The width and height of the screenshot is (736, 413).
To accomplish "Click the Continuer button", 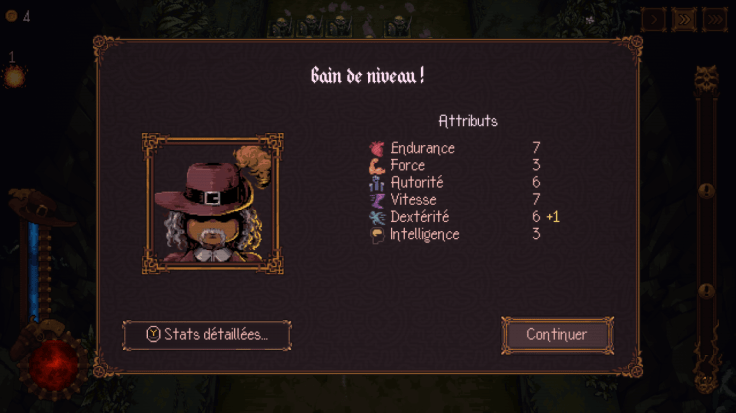I will (557, 335).
